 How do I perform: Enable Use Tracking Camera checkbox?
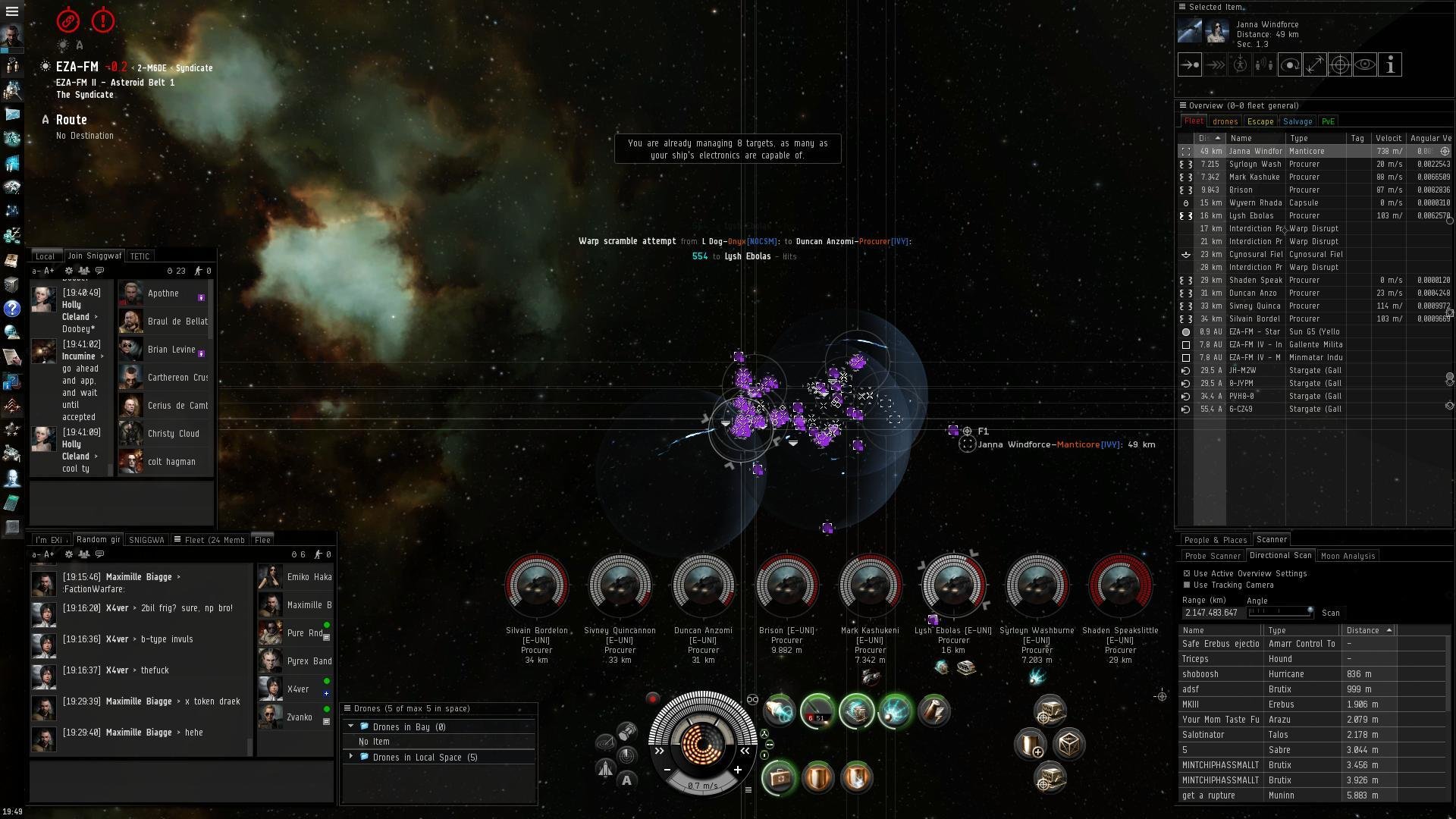1187,585
